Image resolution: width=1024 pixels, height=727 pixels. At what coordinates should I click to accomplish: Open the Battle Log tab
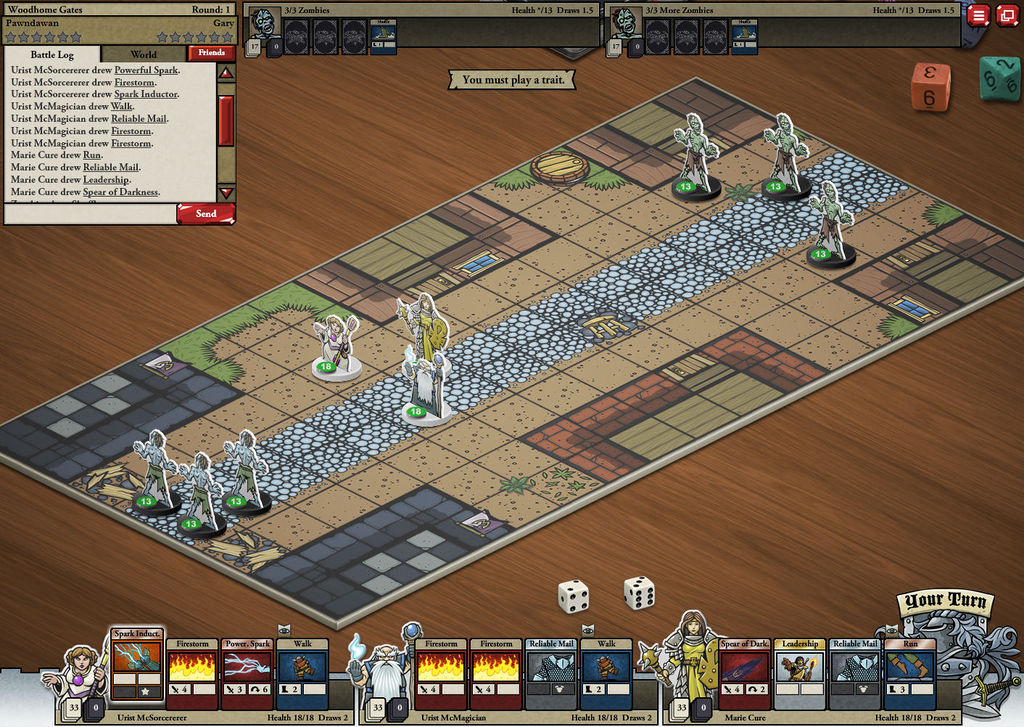click(x=52, y=54)
